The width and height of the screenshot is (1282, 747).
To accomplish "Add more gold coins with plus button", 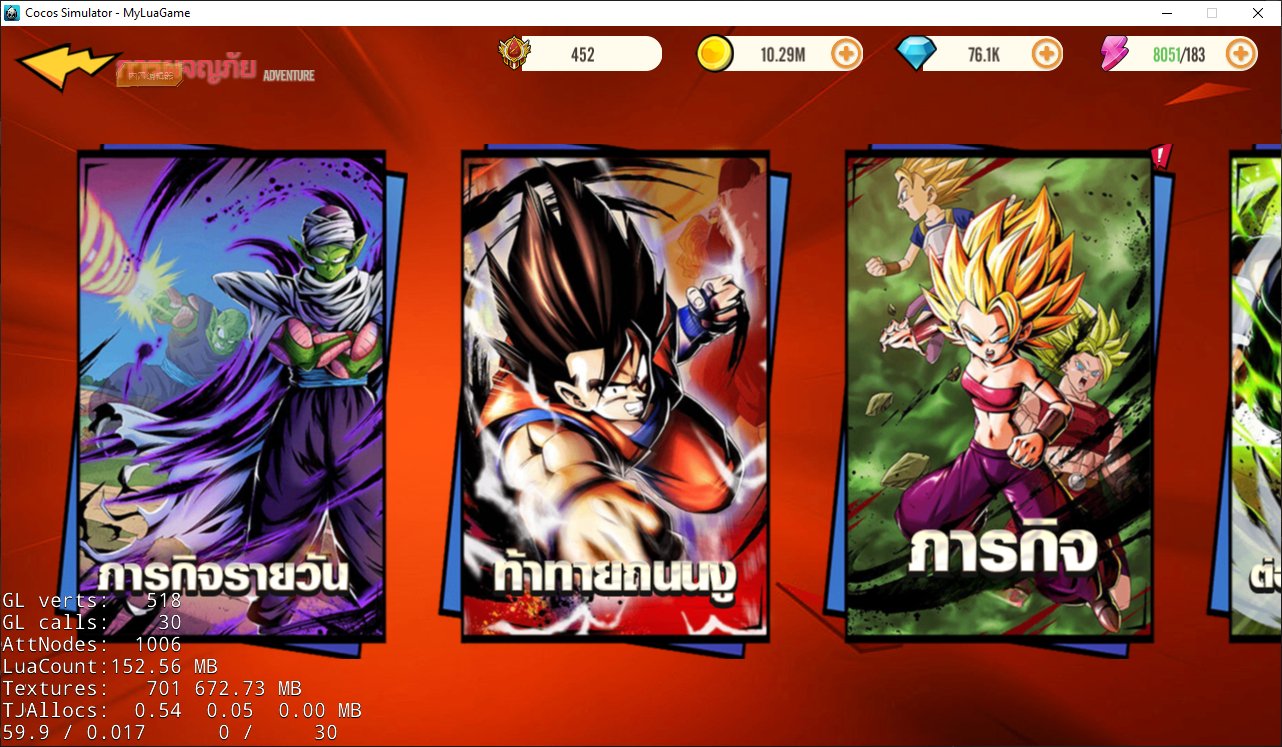I will 846,54.
